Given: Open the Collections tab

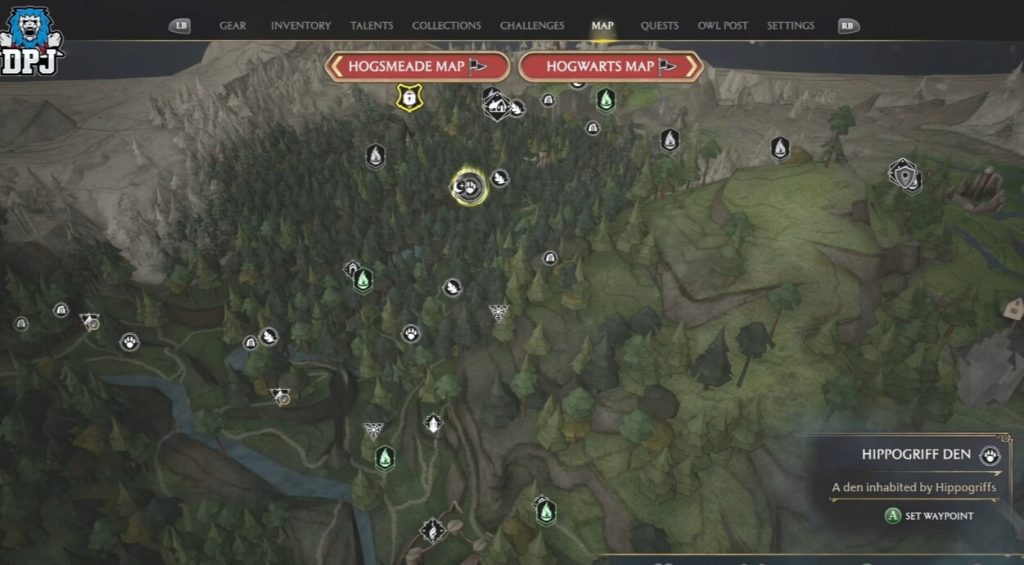Looking at the screenshot, I should pyautogui.click(x=446, y=26).
